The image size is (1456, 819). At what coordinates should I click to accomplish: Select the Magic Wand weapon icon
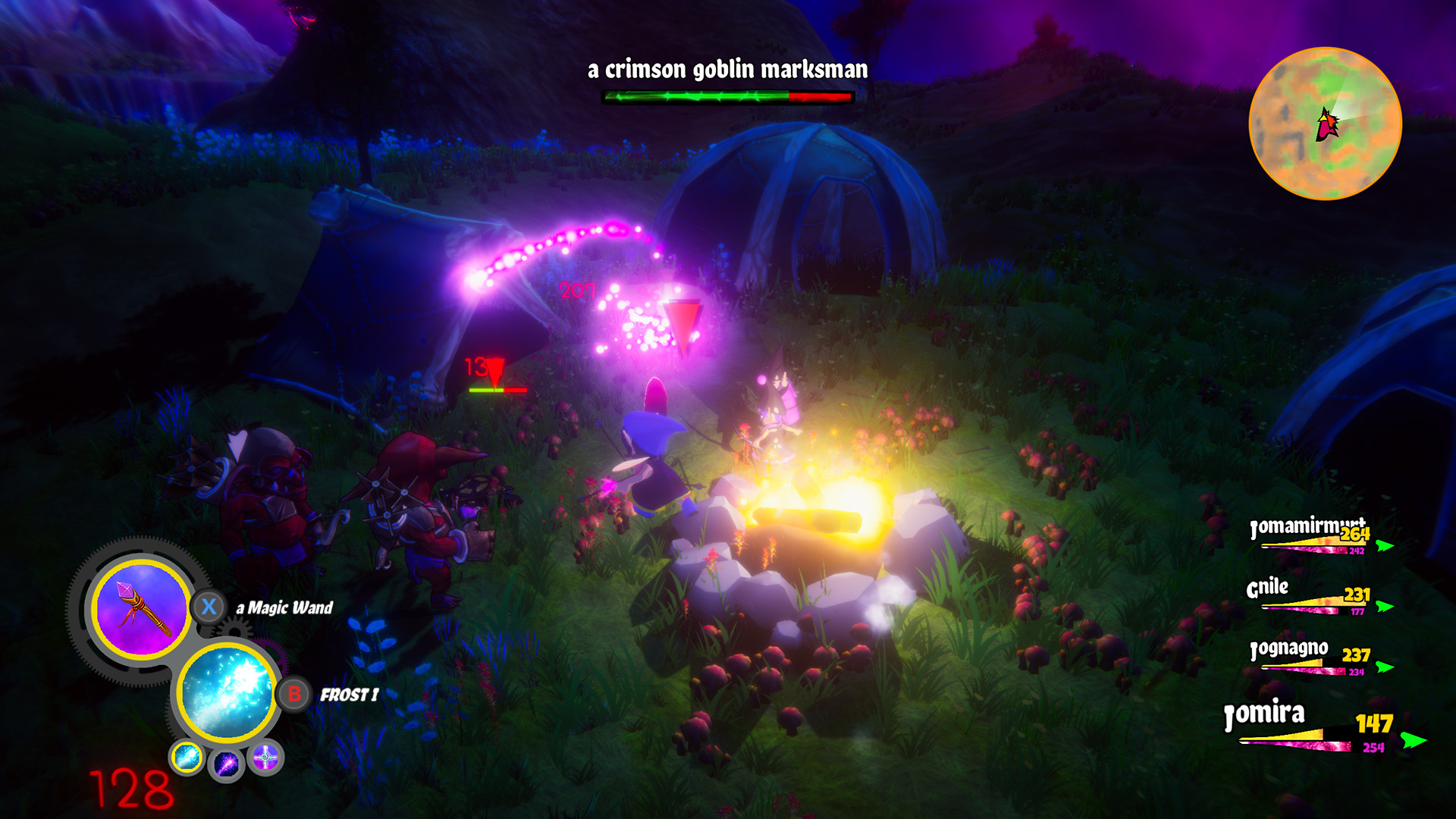(141, 608)
